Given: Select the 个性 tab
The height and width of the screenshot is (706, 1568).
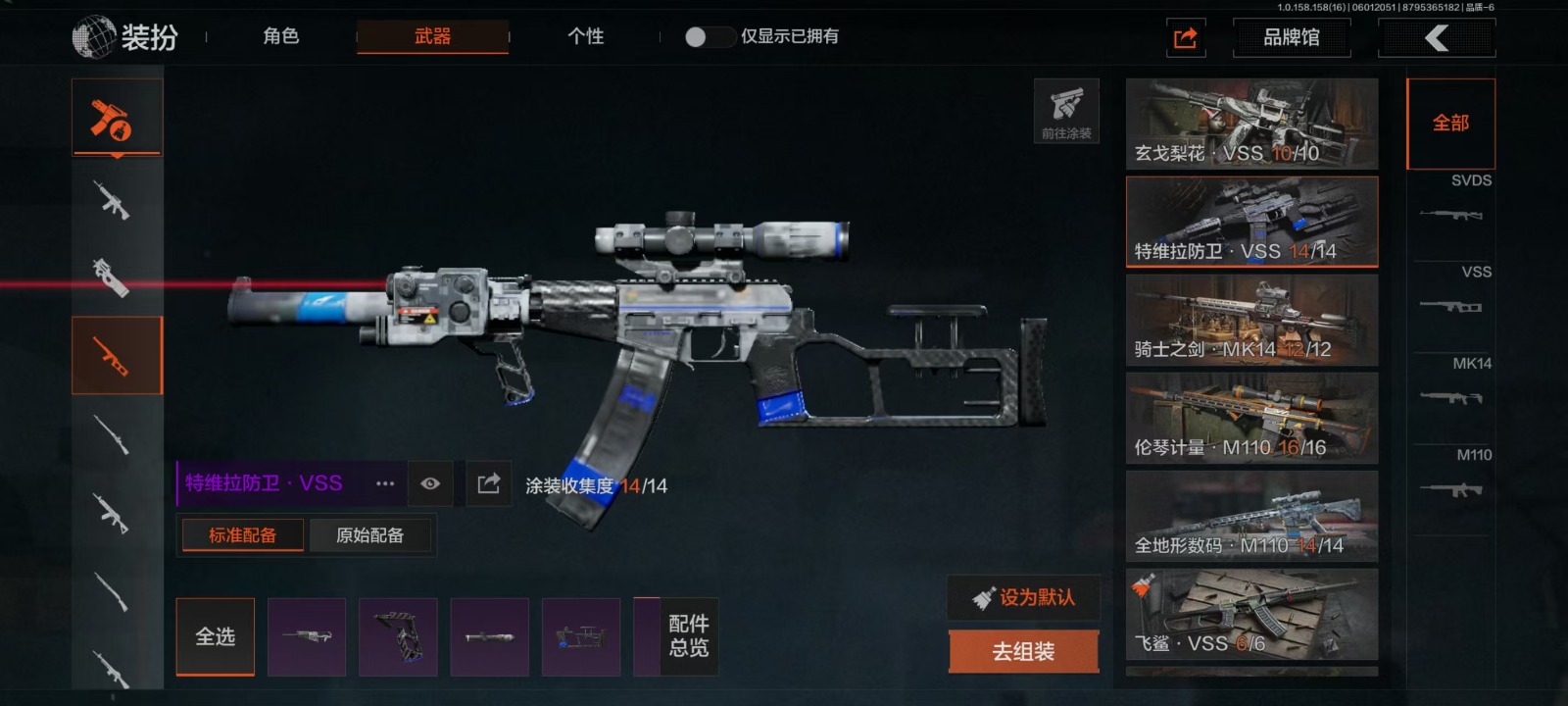Looking at the screenshot, I should click(x=585, y=36).
